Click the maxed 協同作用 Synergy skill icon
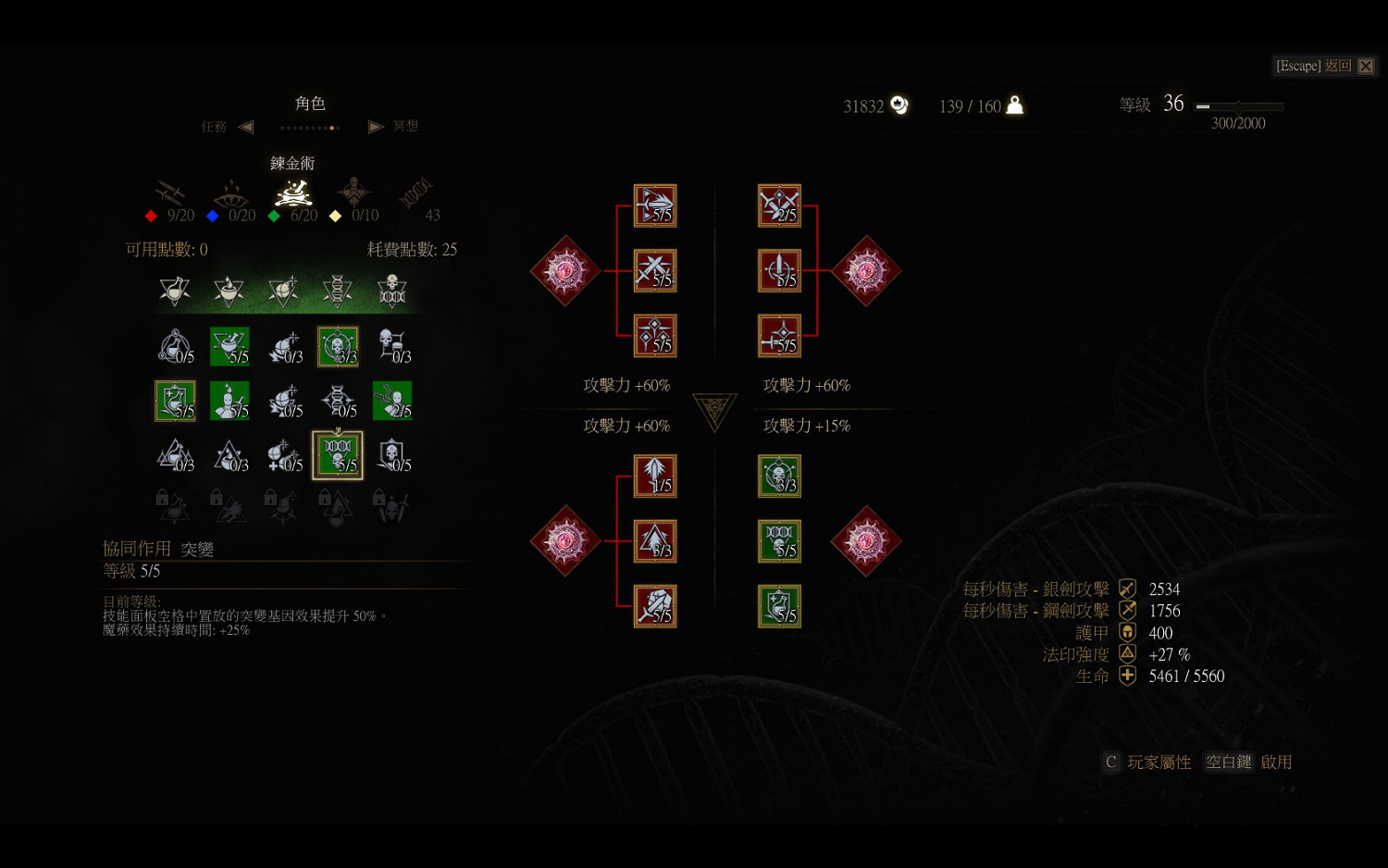The image size is (1388, 868). [338, 455]
